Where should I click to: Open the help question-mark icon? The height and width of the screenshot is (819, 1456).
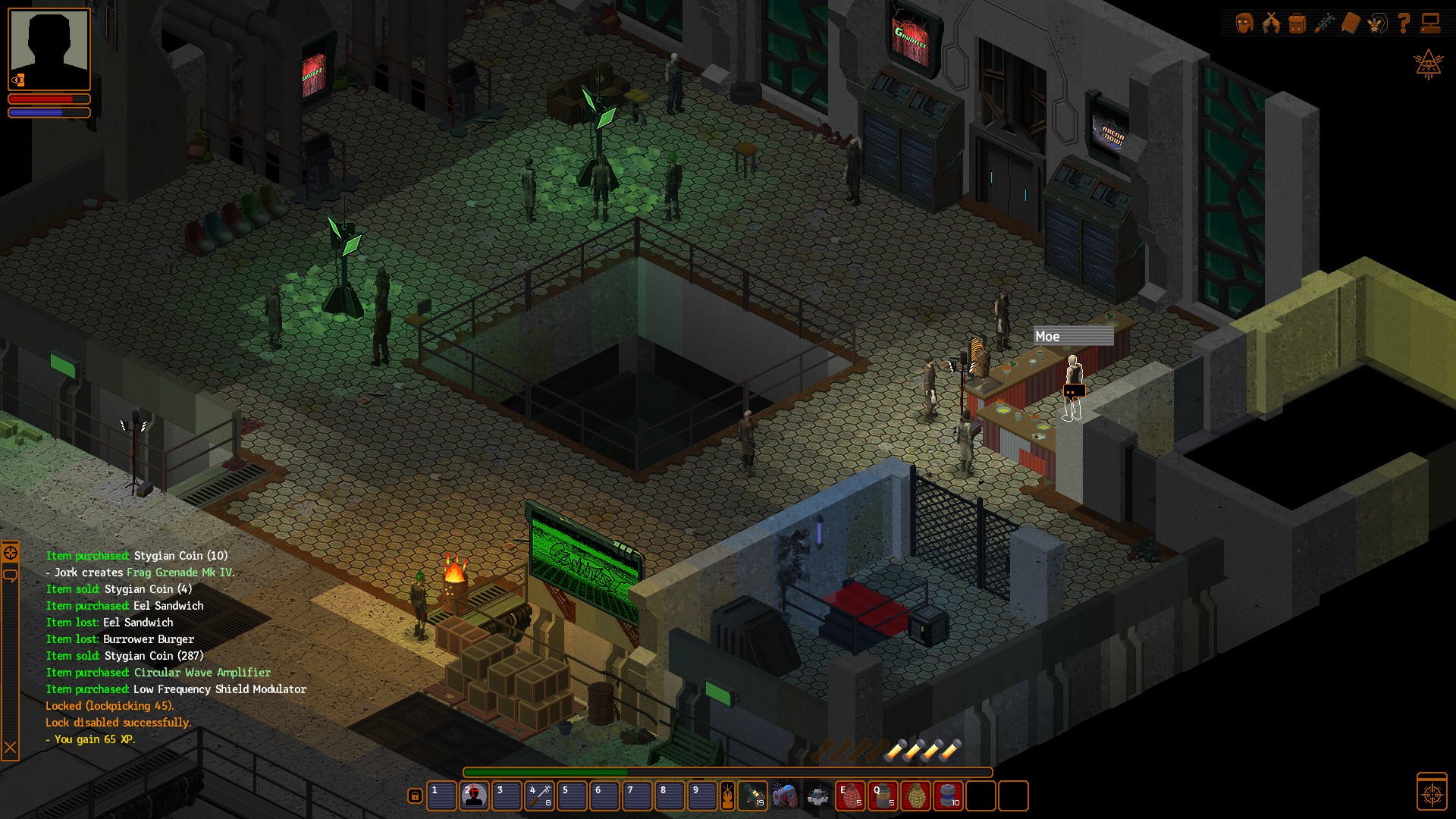[1404, 24]
